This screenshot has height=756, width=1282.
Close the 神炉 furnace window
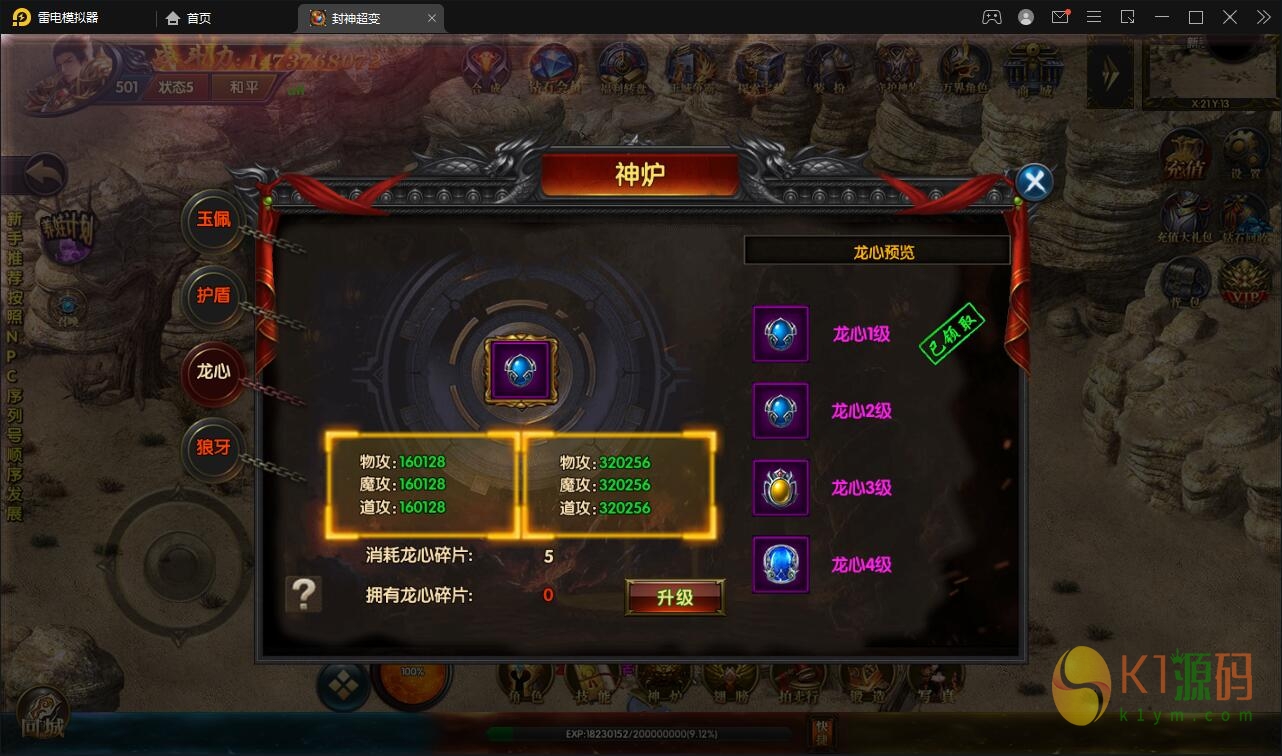[x=1035, y=182]
